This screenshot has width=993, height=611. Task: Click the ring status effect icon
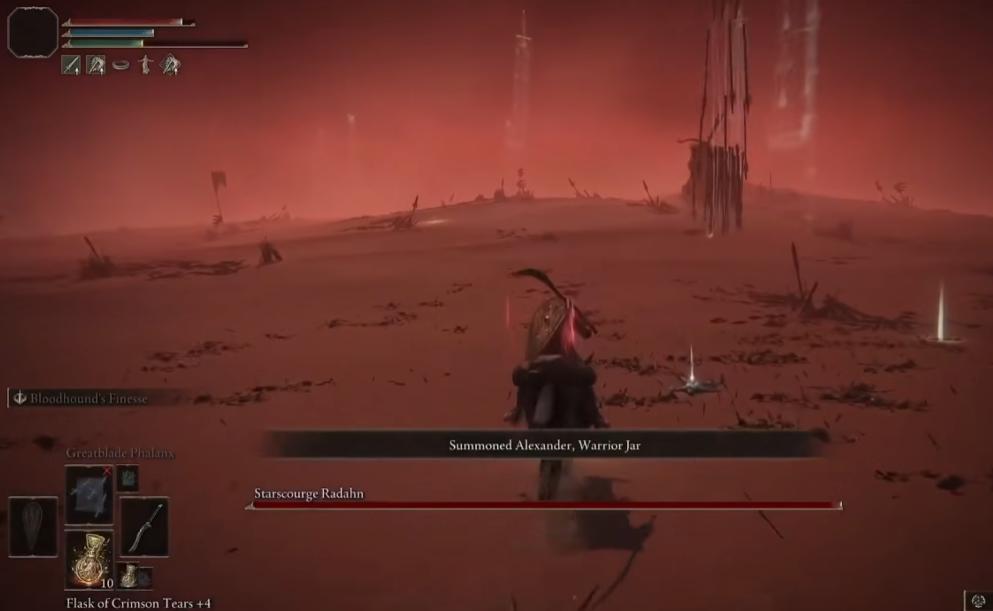click(x=121, y=65)
